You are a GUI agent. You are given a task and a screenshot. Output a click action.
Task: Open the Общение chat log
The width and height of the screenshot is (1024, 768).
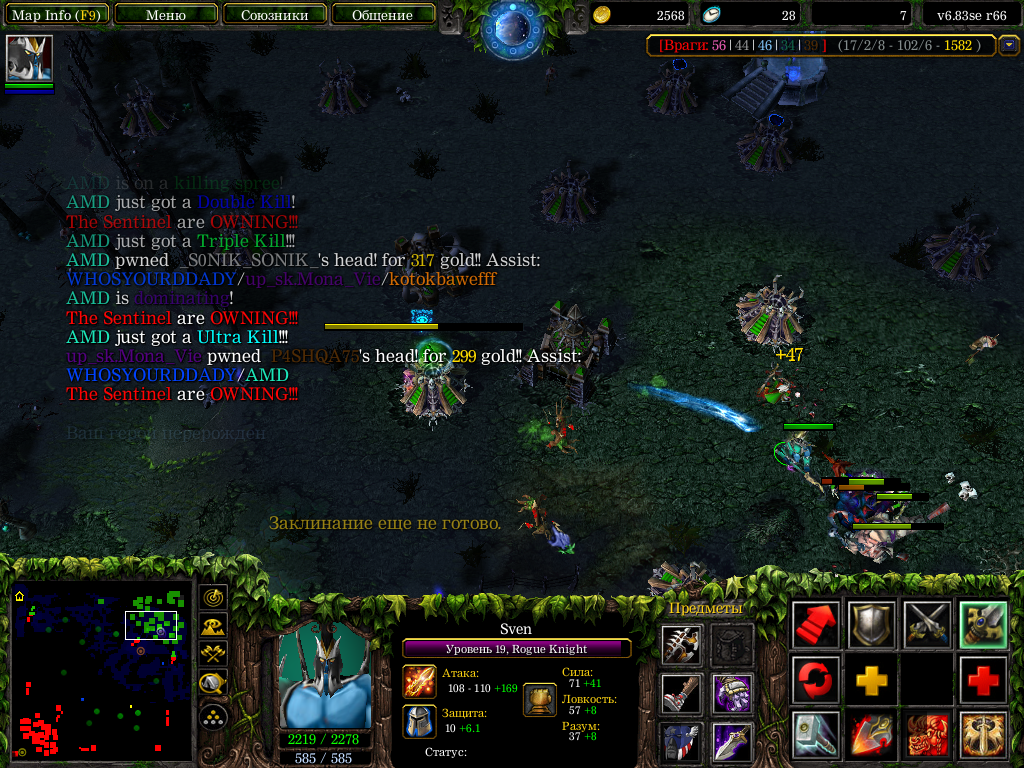tap(383, 15)
